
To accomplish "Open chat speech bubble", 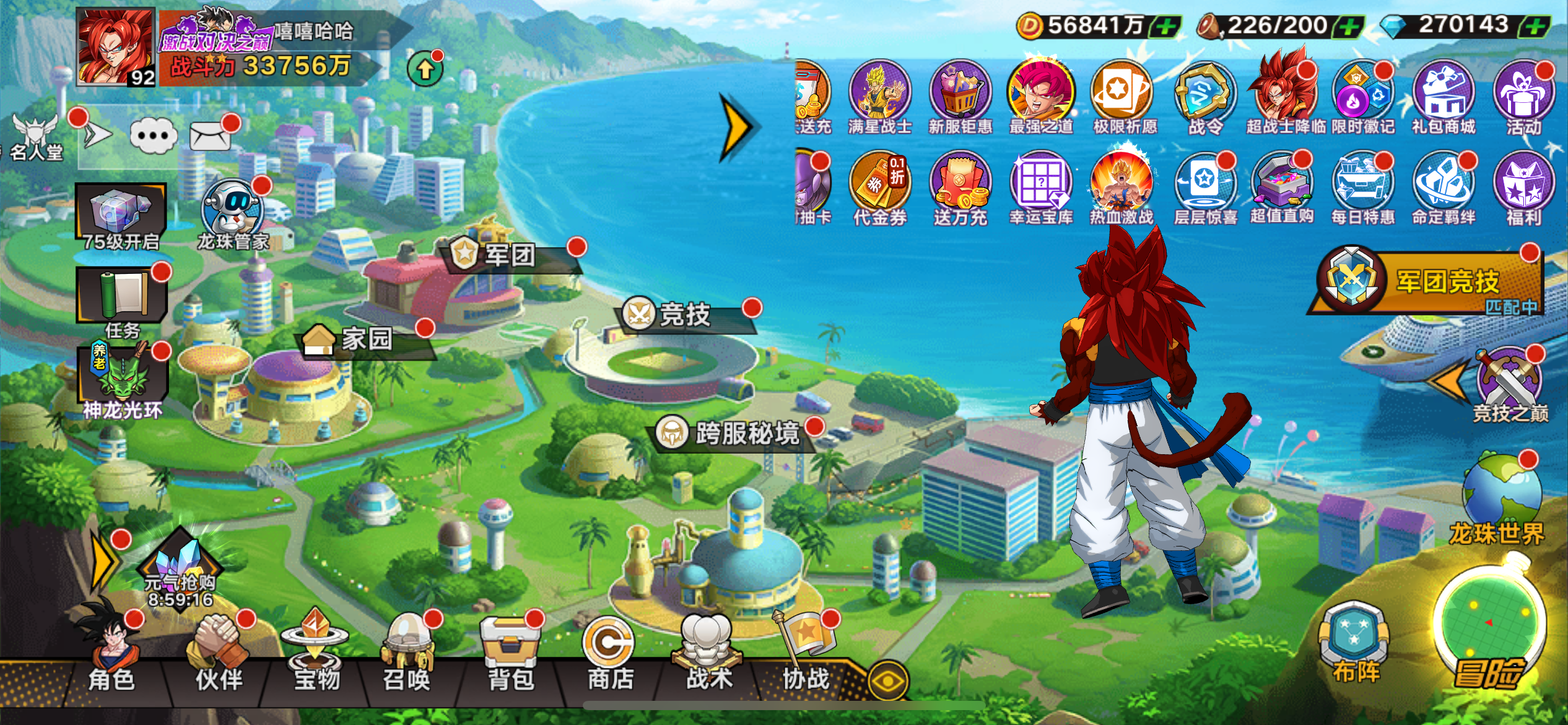I will pos(154,136).
